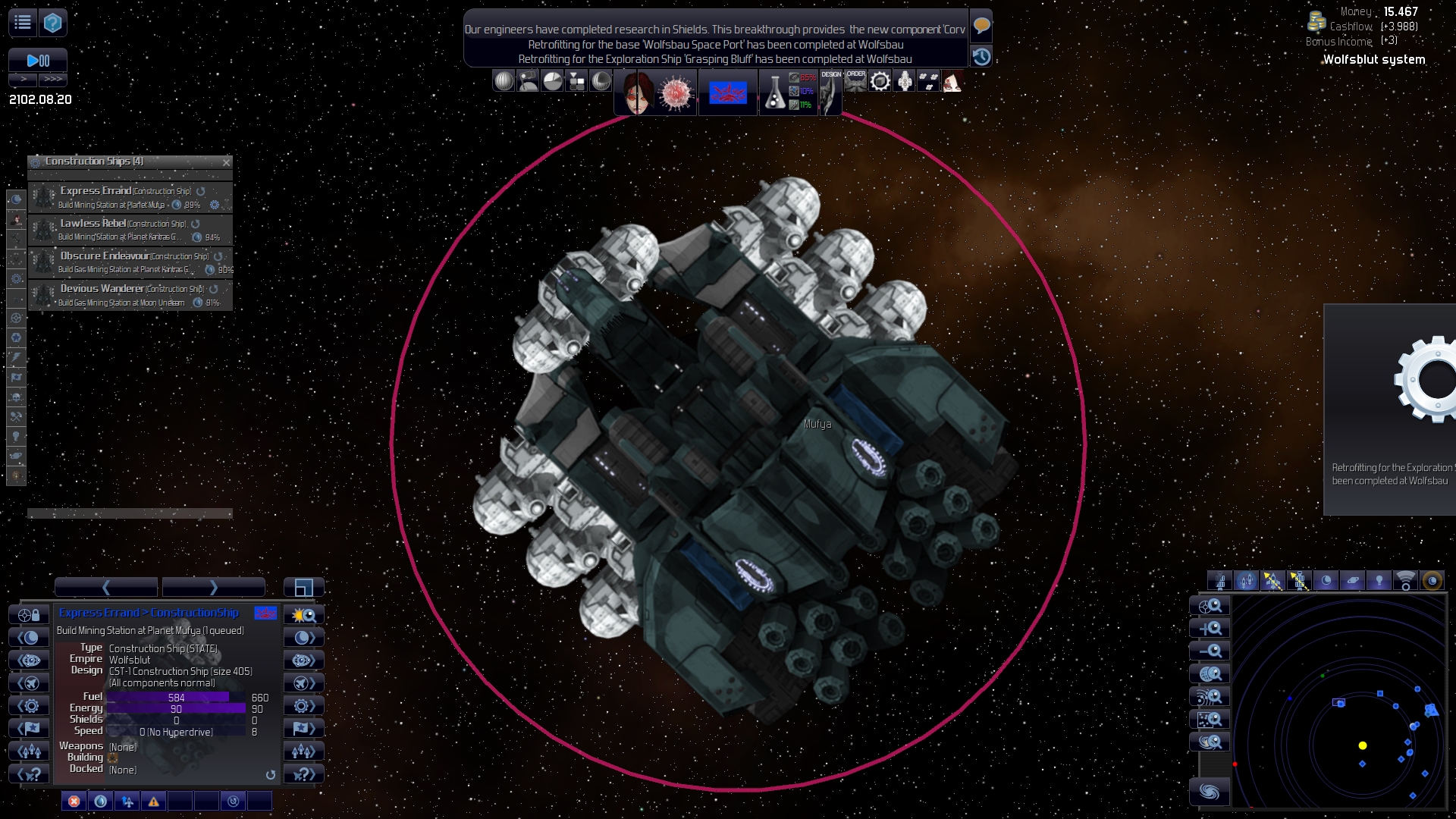
Task: Open the ship Design screen
Action: click(x=831, y=91)
